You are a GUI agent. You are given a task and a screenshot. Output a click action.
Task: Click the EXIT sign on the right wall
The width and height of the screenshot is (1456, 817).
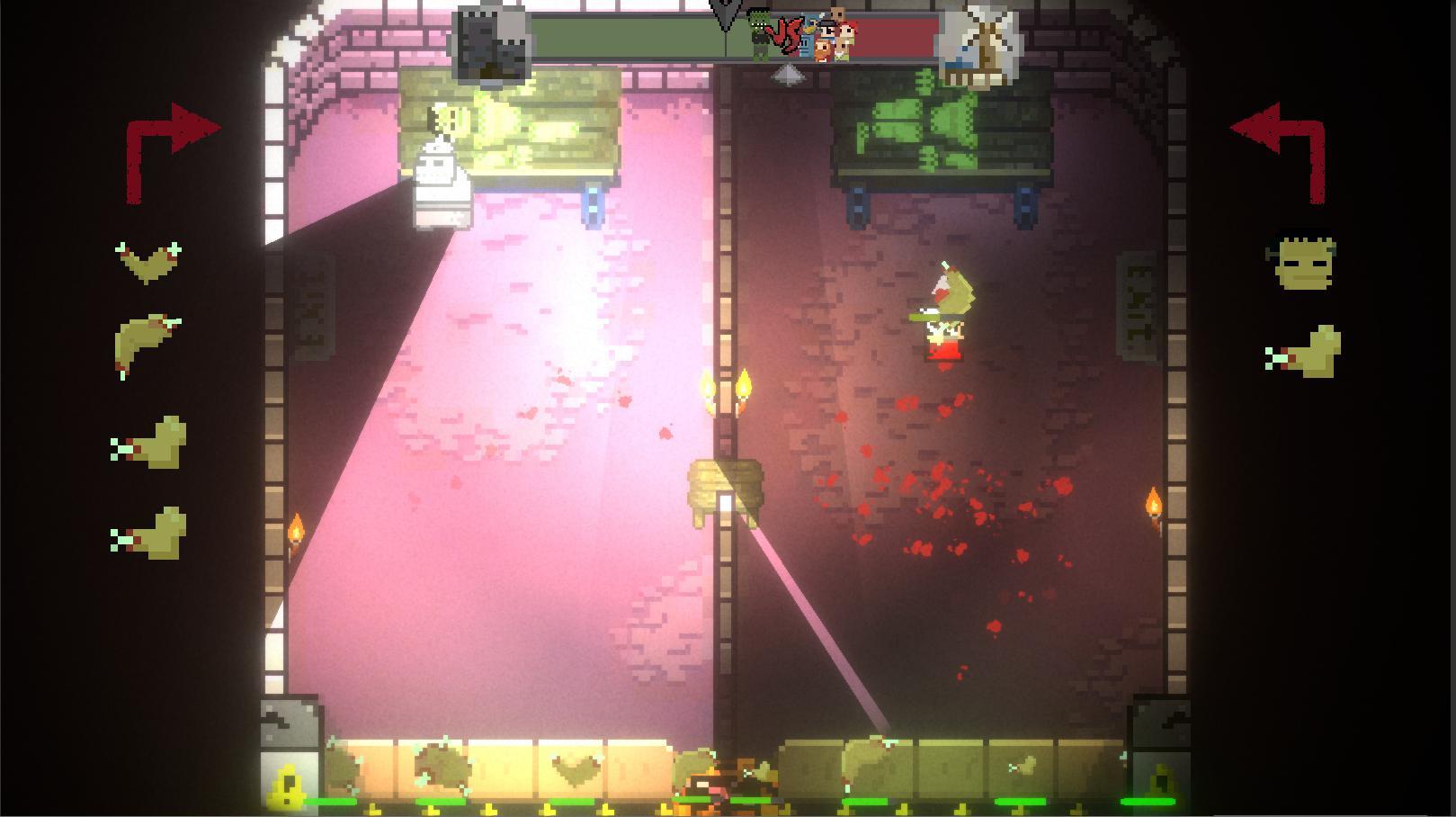coord(1136,297)
